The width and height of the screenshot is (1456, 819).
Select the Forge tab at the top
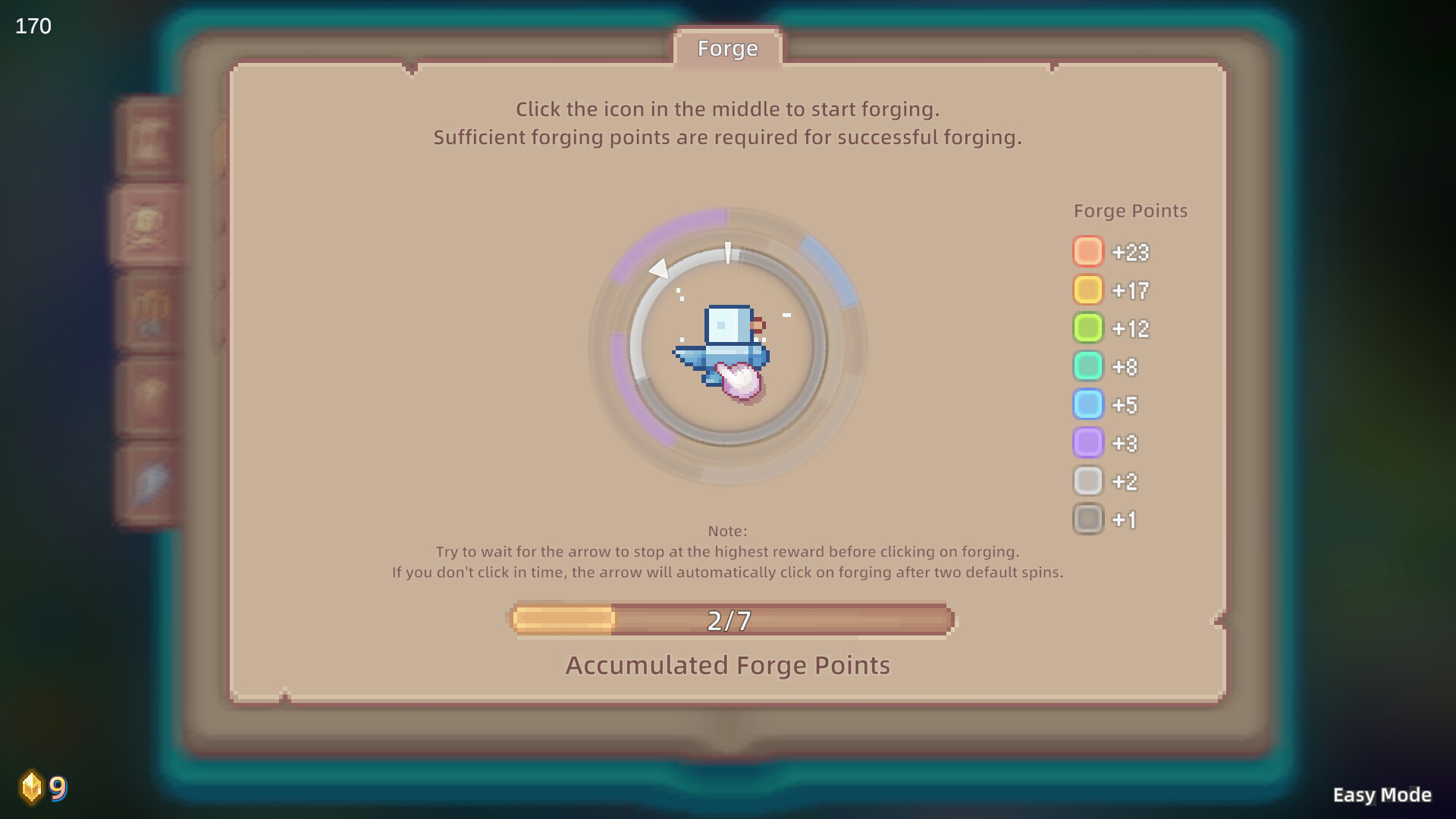point(727,49)
